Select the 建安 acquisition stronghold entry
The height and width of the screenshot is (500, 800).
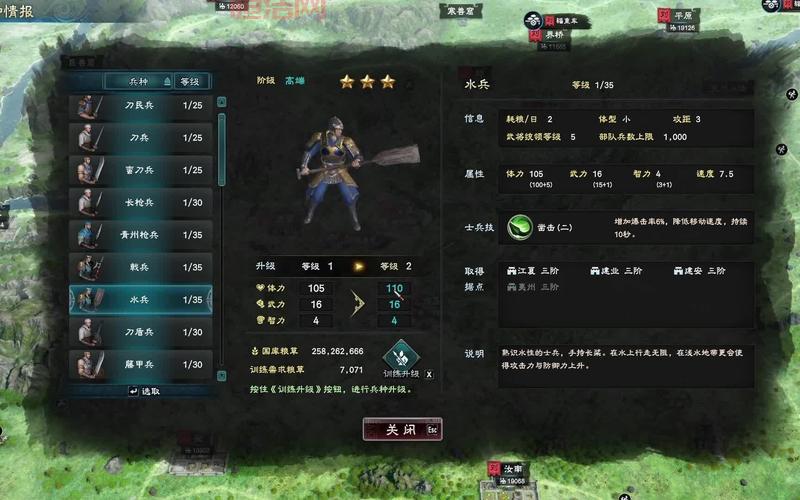pos(700,270)
